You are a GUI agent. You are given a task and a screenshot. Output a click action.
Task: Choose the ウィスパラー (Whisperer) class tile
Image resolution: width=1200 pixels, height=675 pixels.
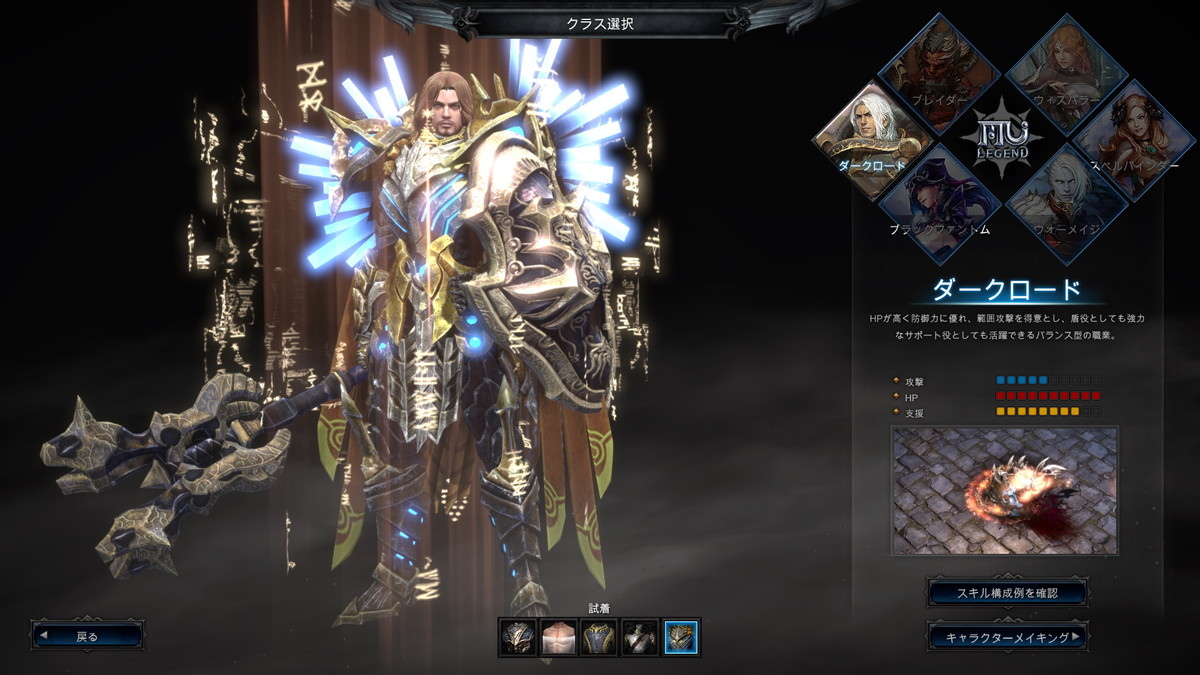[1066, 75]
